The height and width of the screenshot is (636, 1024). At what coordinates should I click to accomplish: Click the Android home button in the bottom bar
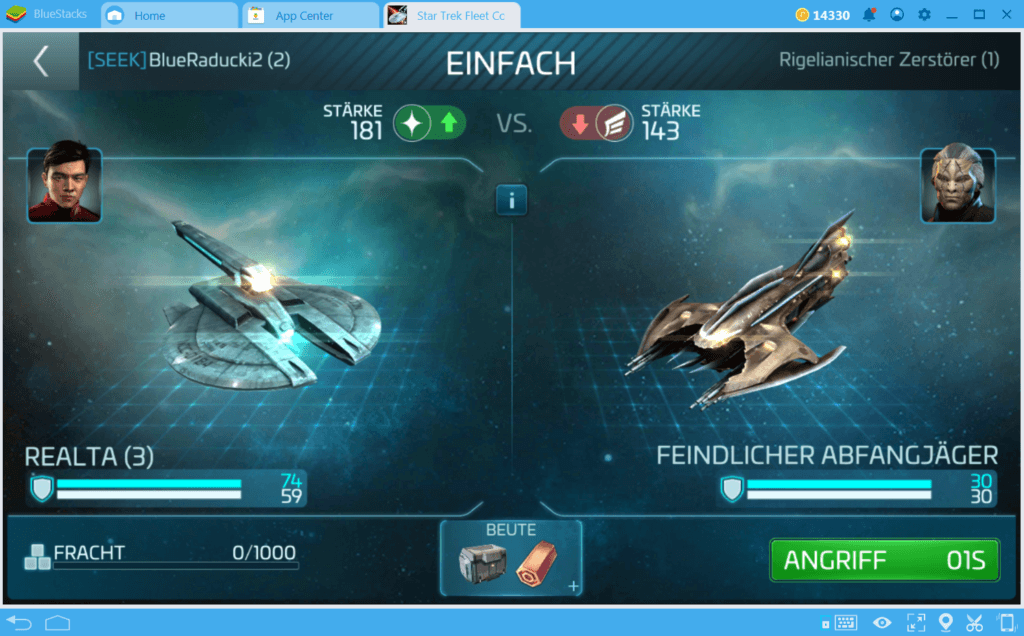58,623
